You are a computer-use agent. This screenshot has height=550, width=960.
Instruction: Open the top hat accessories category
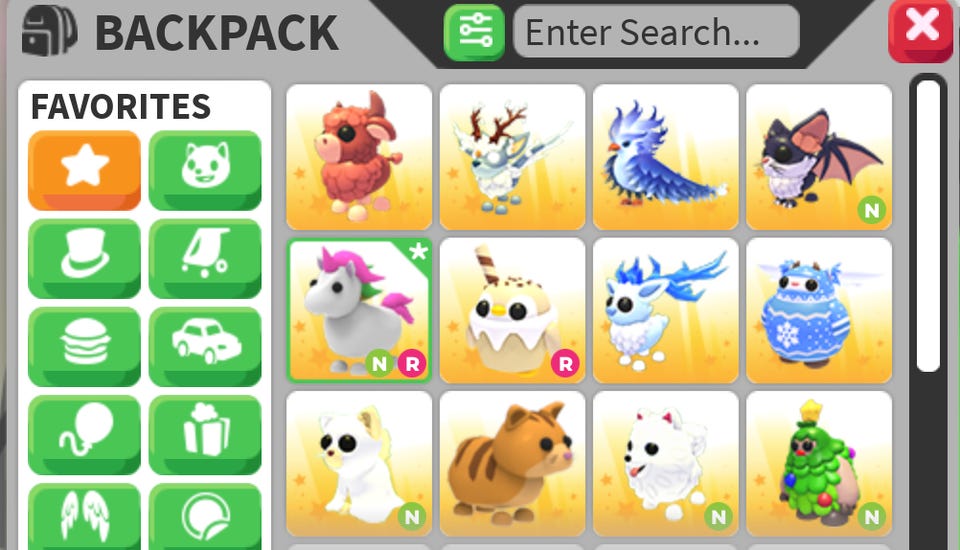[x=84, y=257]
